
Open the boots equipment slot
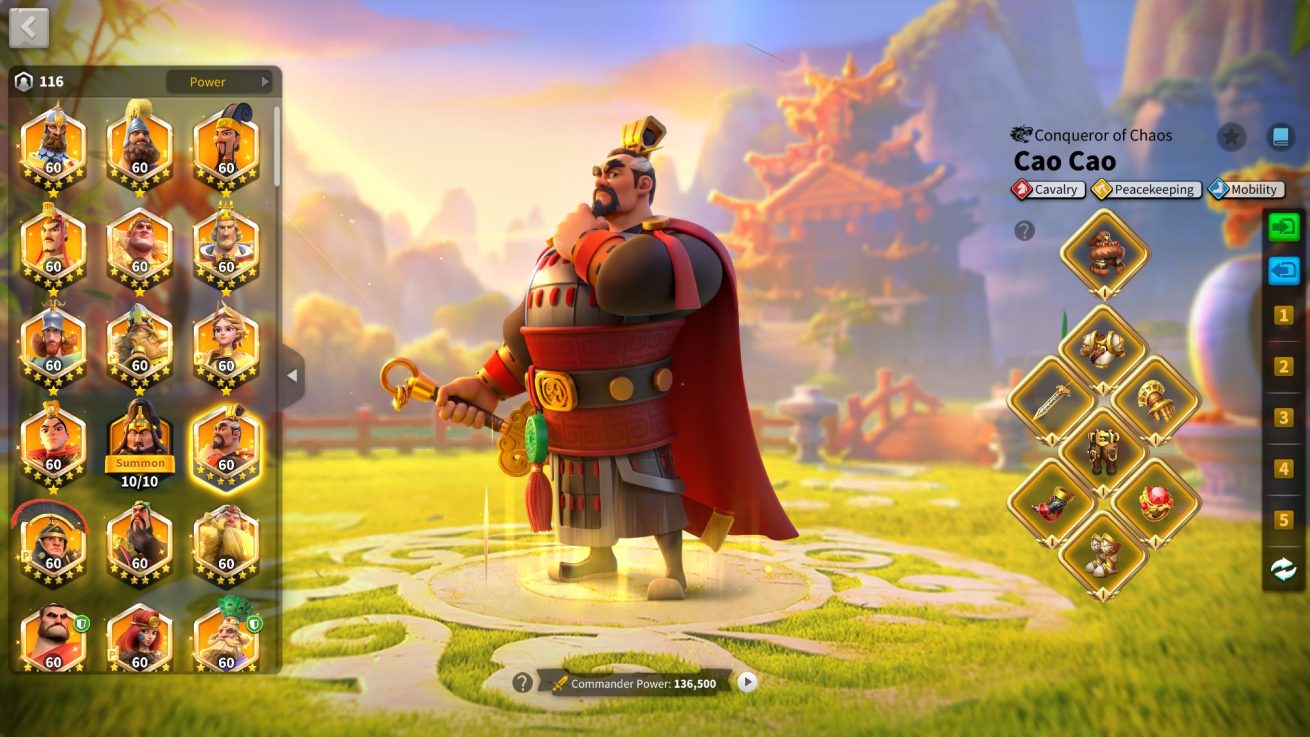1104,555
